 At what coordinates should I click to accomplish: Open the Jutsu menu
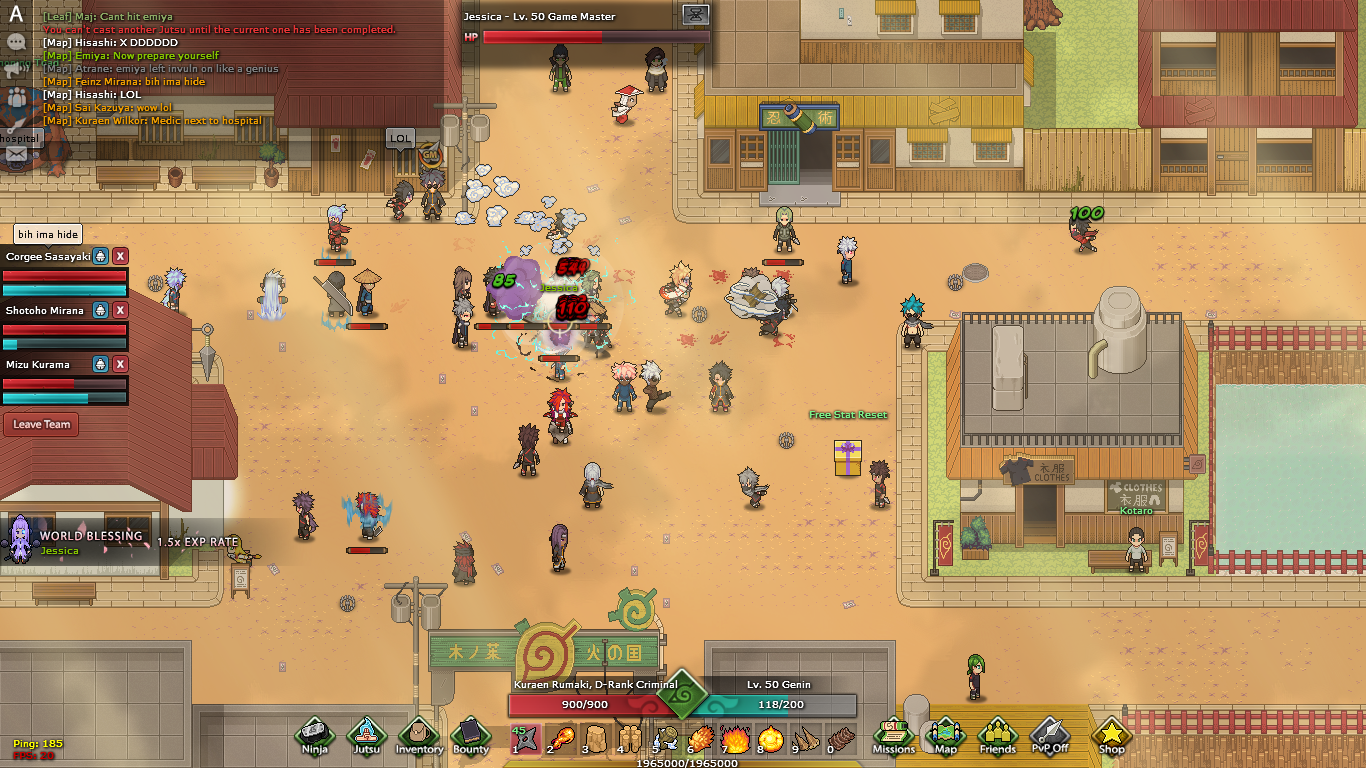367,734
